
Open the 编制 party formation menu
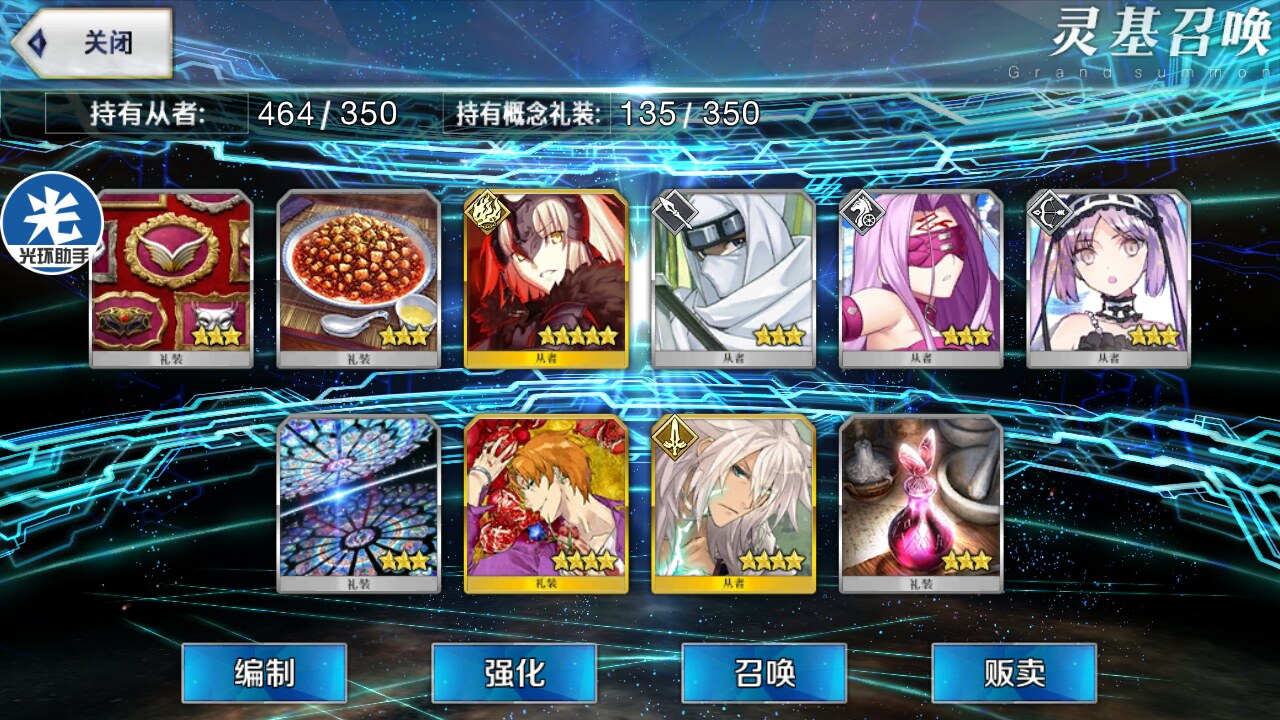pos(264,673)
